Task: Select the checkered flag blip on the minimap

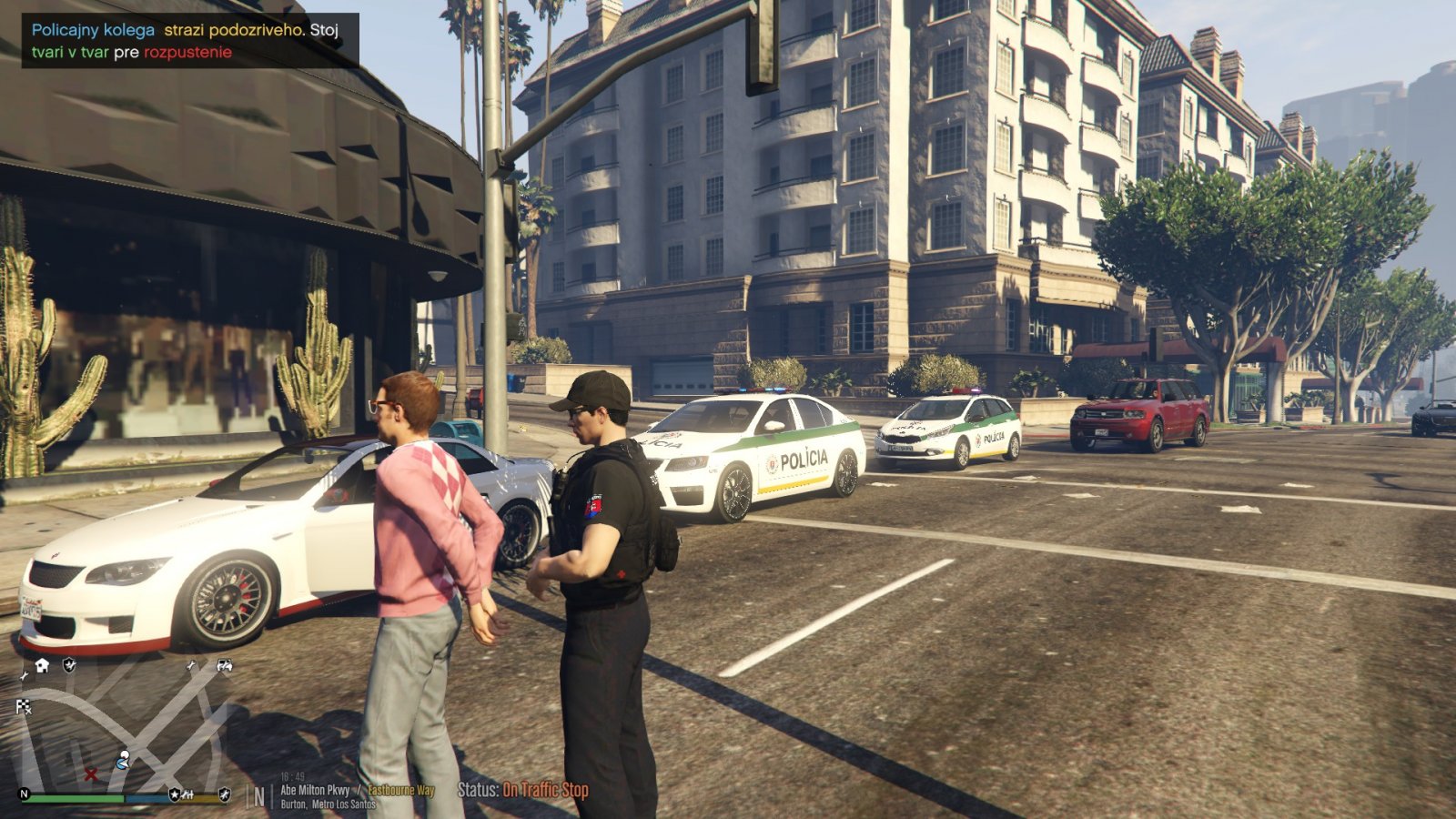Action: (24, 706)
